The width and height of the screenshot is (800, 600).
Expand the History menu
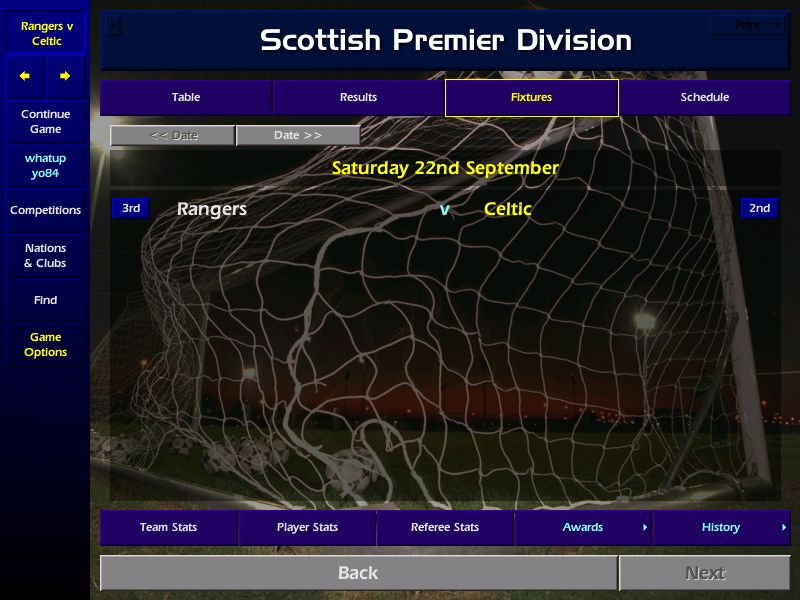pos(721,527)
